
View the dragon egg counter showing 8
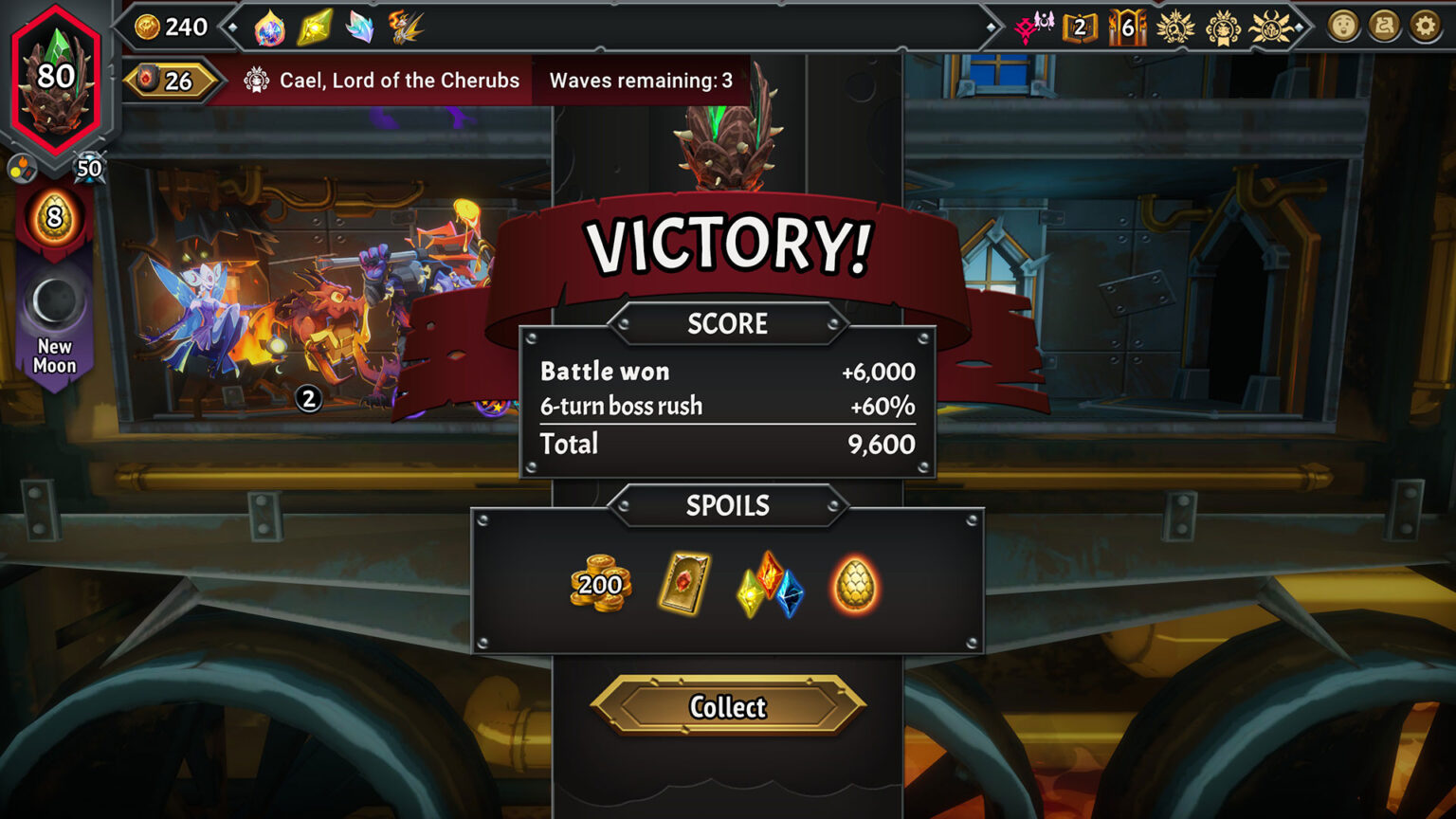coord(54,218)
